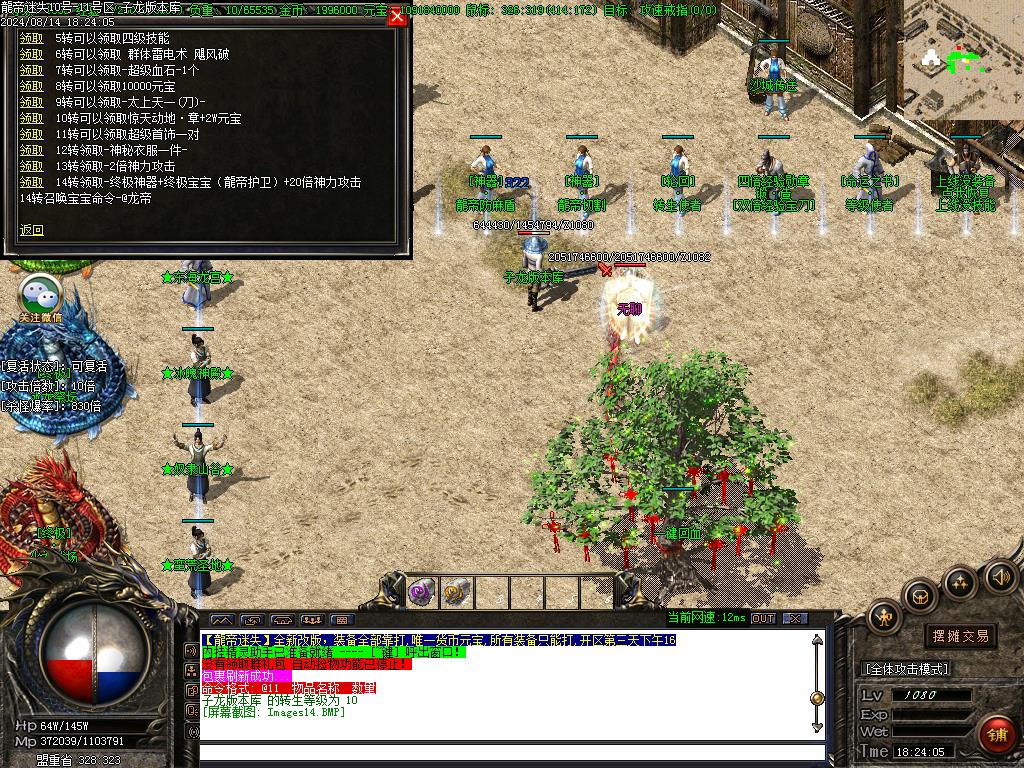Use the gold scroll in the hotbar

(456, 591)
